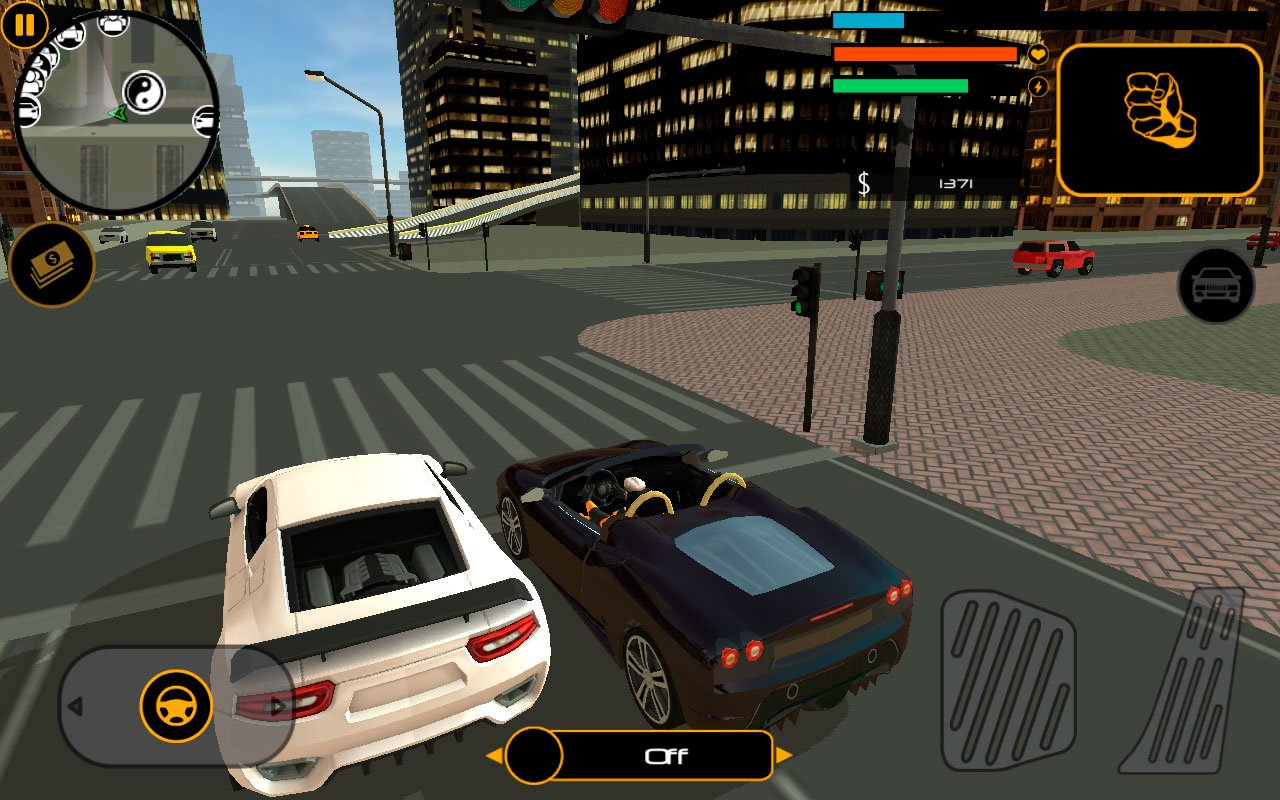The height and width of the screenshot is (800, 1280).
Task: Open the cash stack shop icon
Action: pyautogui.click(x=51, y=264)
